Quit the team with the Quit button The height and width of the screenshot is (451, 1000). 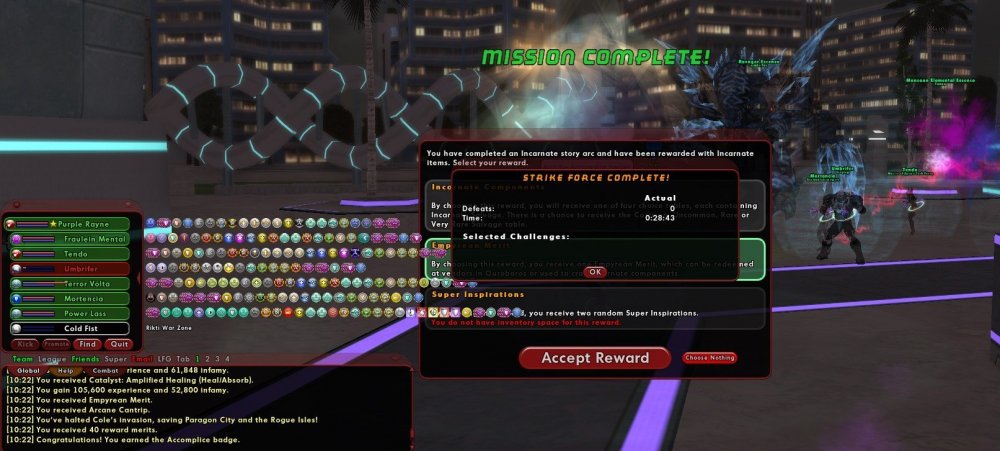[119, 344]
